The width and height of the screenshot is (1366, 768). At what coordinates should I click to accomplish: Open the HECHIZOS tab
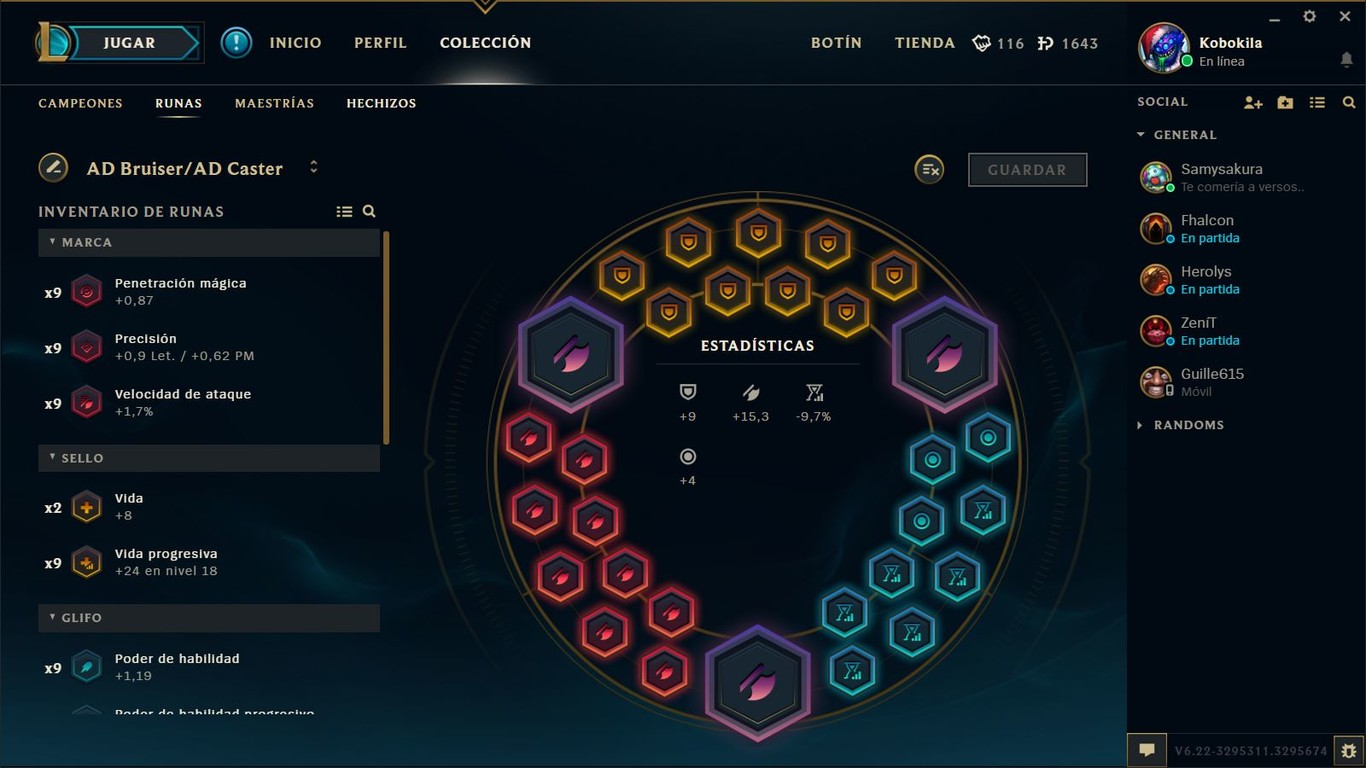point(381,103)
